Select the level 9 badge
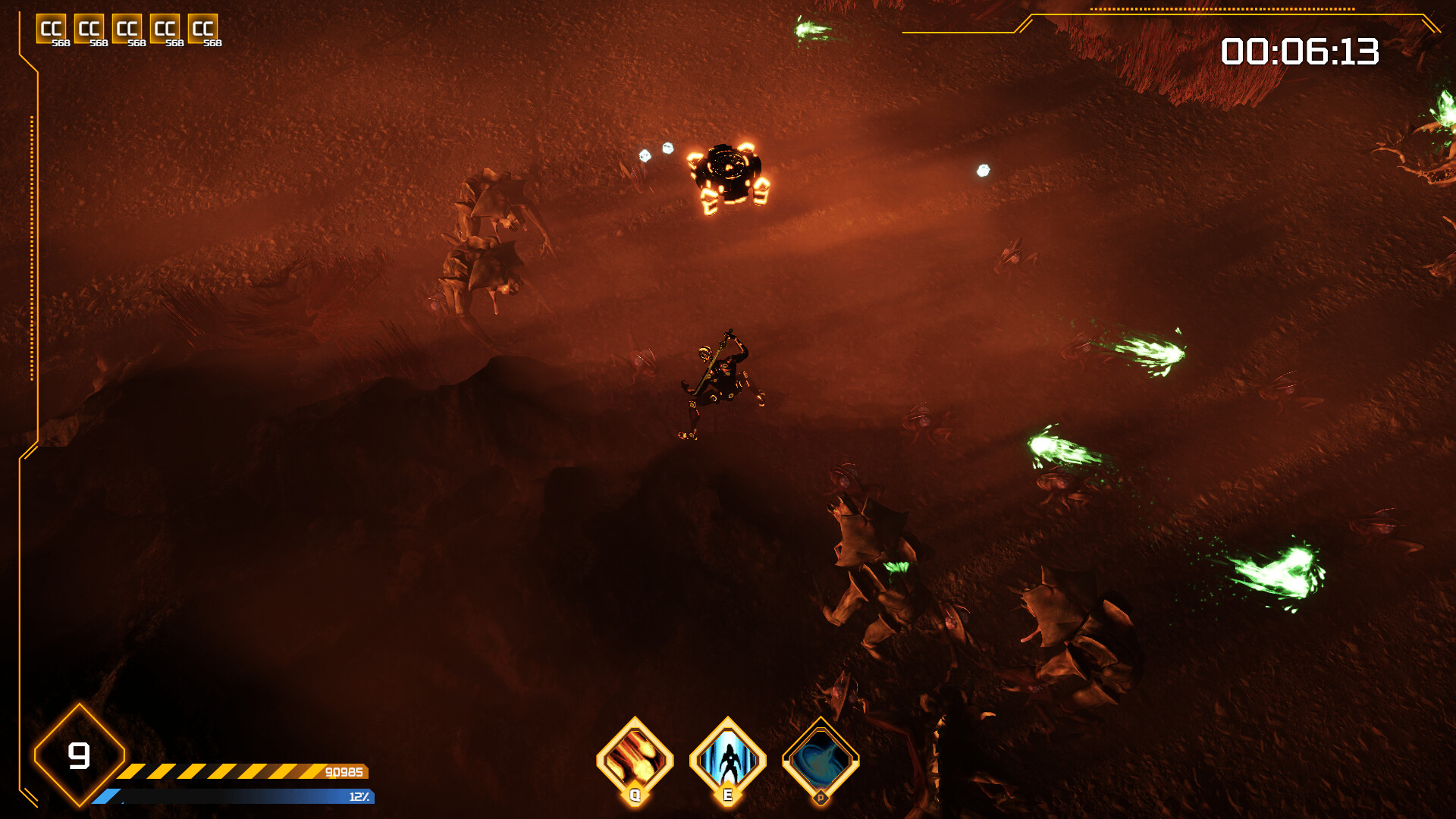1456x819 pixels. click(x=80, y=756)
